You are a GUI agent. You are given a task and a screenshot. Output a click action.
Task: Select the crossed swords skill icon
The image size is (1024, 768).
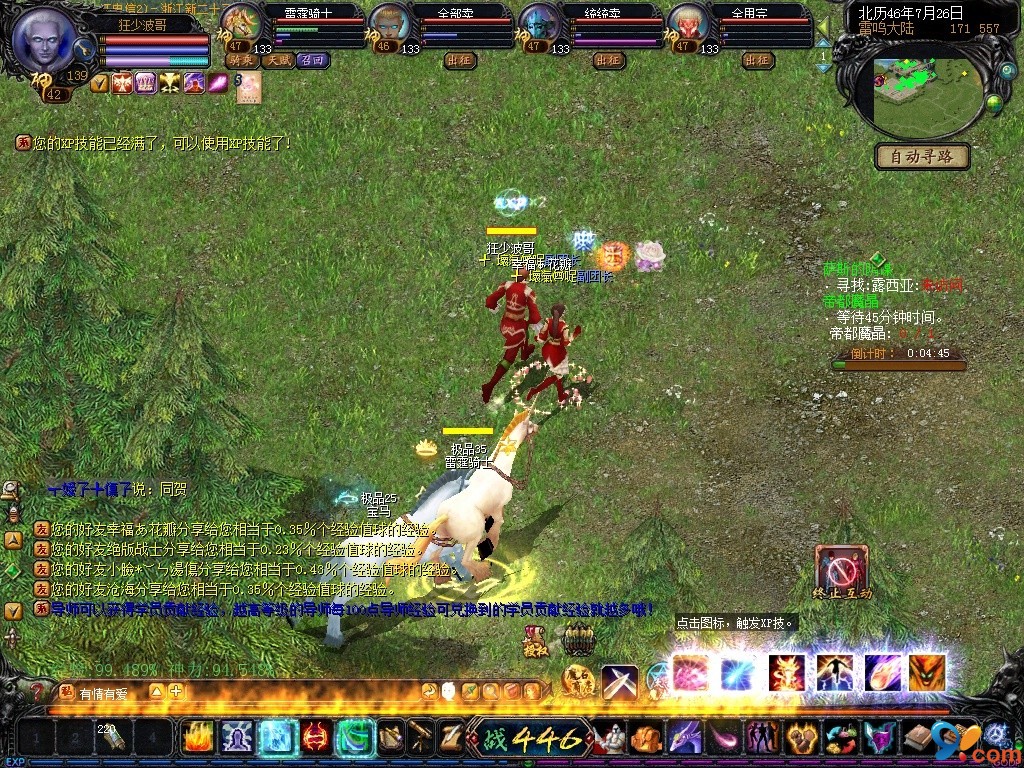click(x=619, y=681)
